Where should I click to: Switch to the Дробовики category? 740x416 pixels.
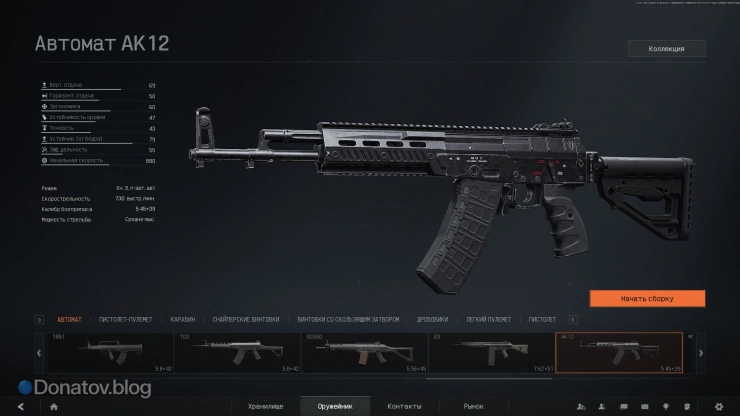[433, 319]
